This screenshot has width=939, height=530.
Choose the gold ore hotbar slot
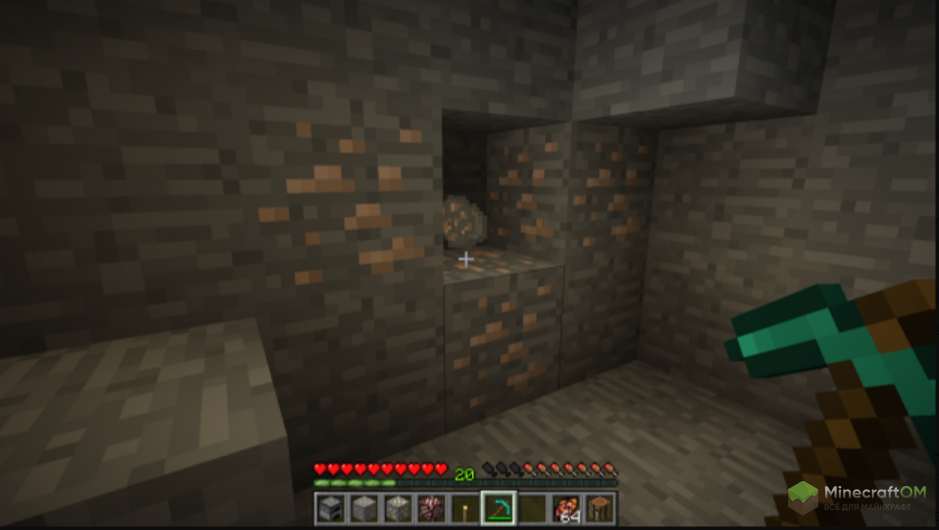click(398, 508)
